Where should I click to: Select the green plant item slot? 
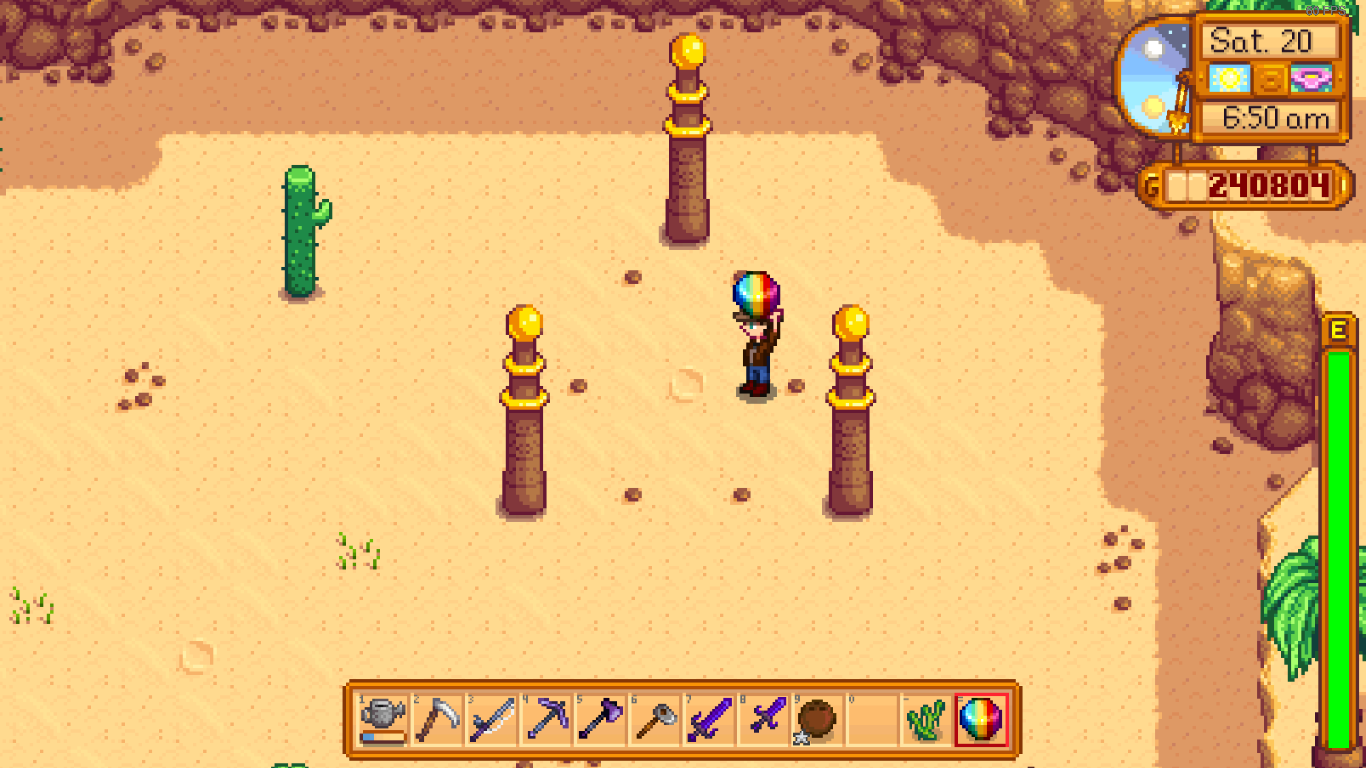pyautogui.click(x=926, y=720)
